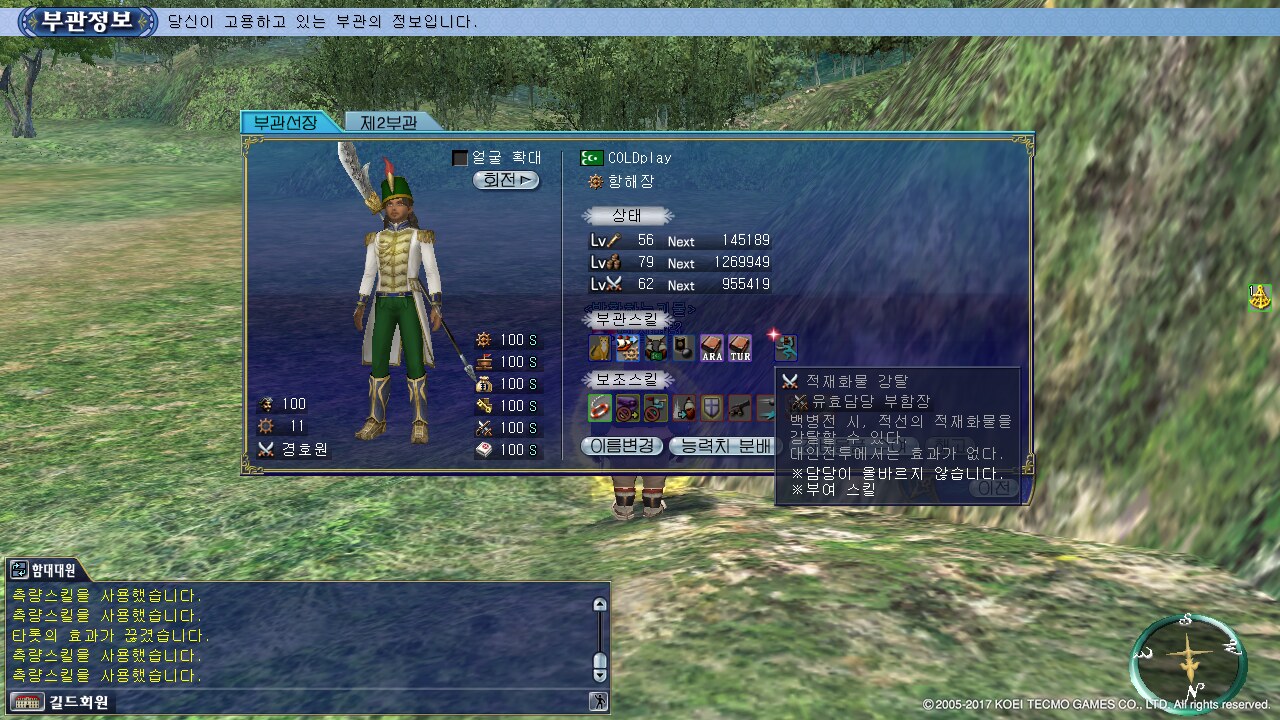Toggle the 얼굴 확대 checkbox
1280x720 pixels.
(x=460, y=158)
